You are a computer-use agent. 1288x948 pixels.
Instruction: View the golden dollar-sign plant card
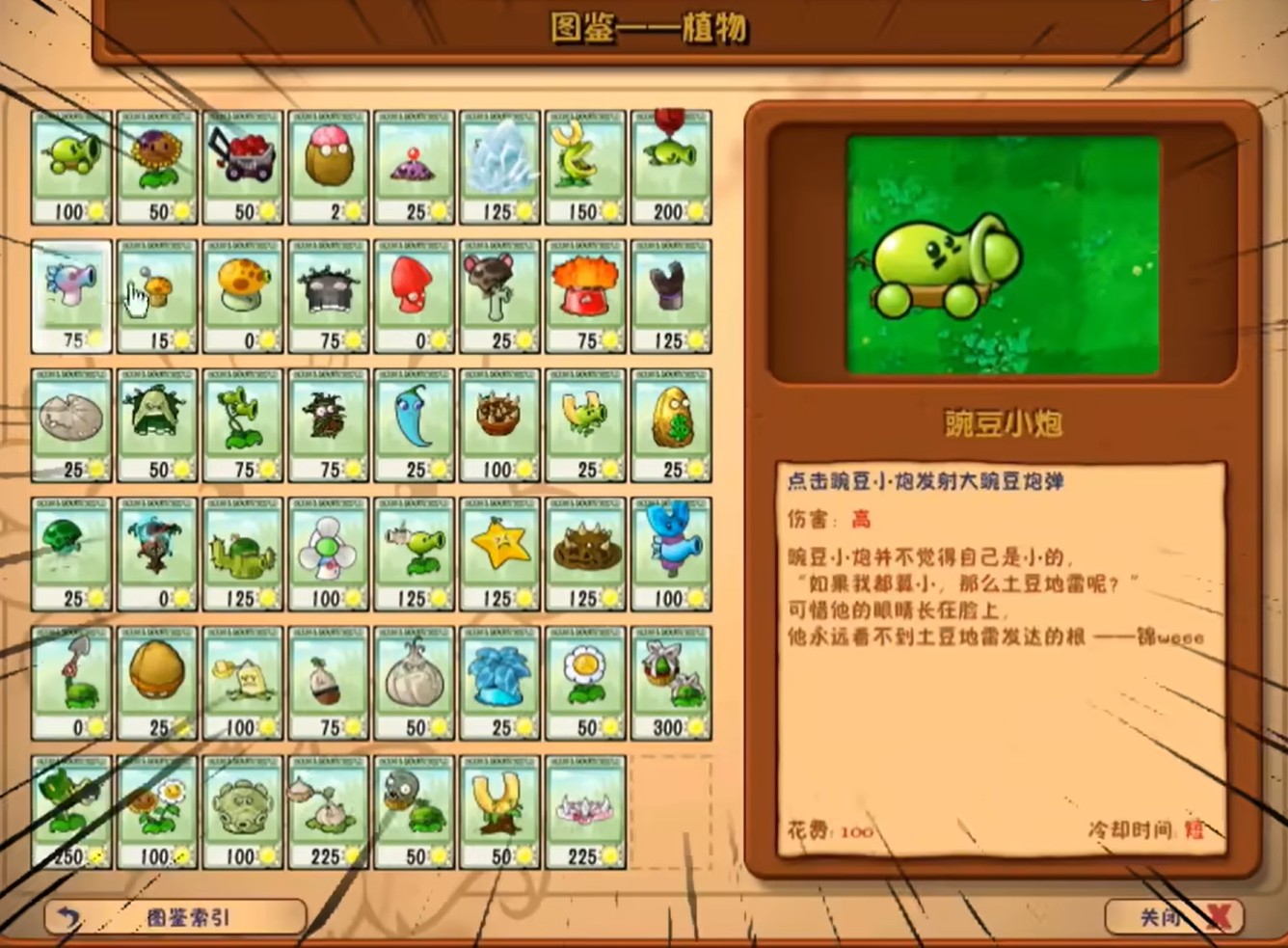672,424
